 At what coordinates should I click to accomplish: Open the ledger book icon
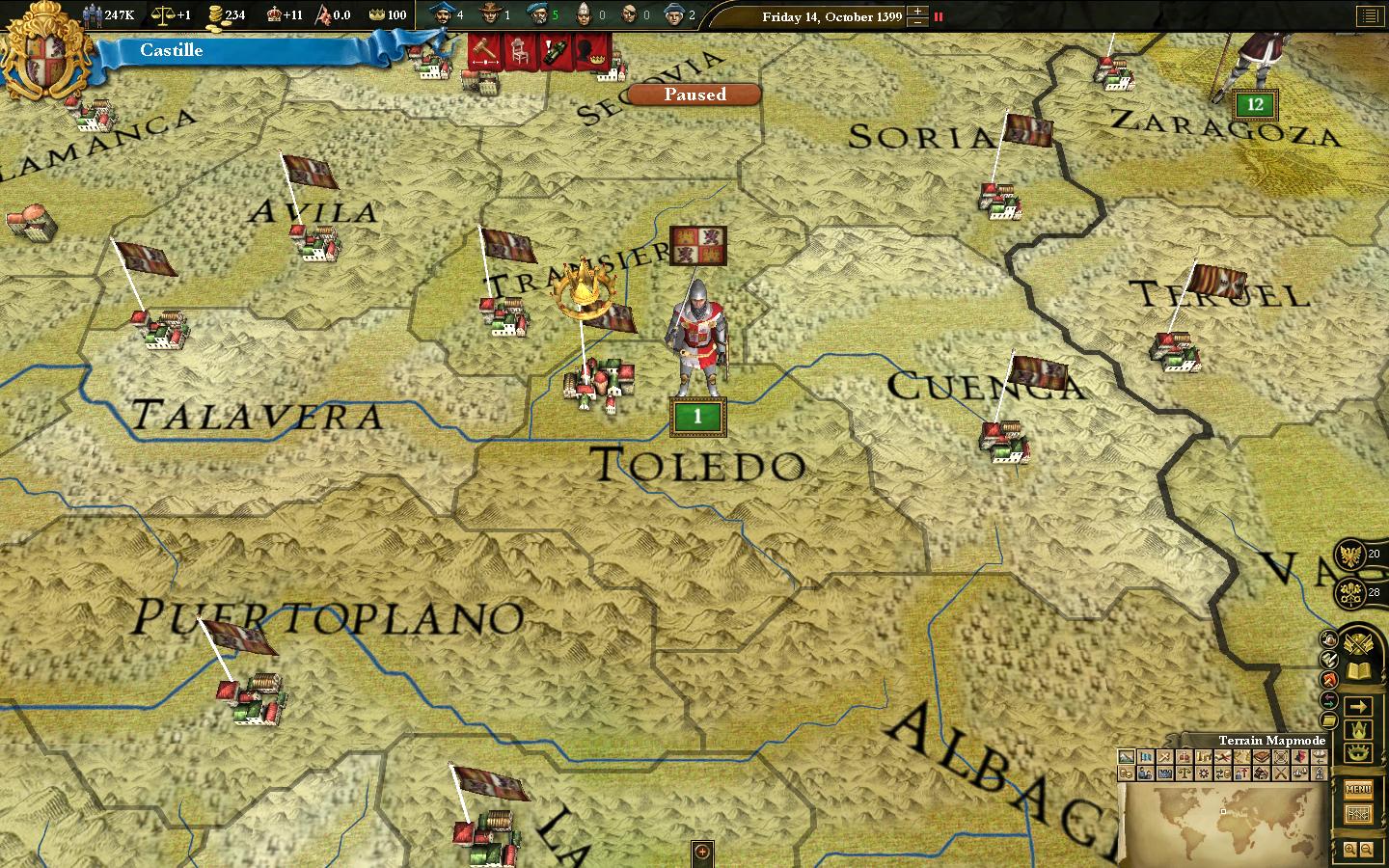[1358, 671]
